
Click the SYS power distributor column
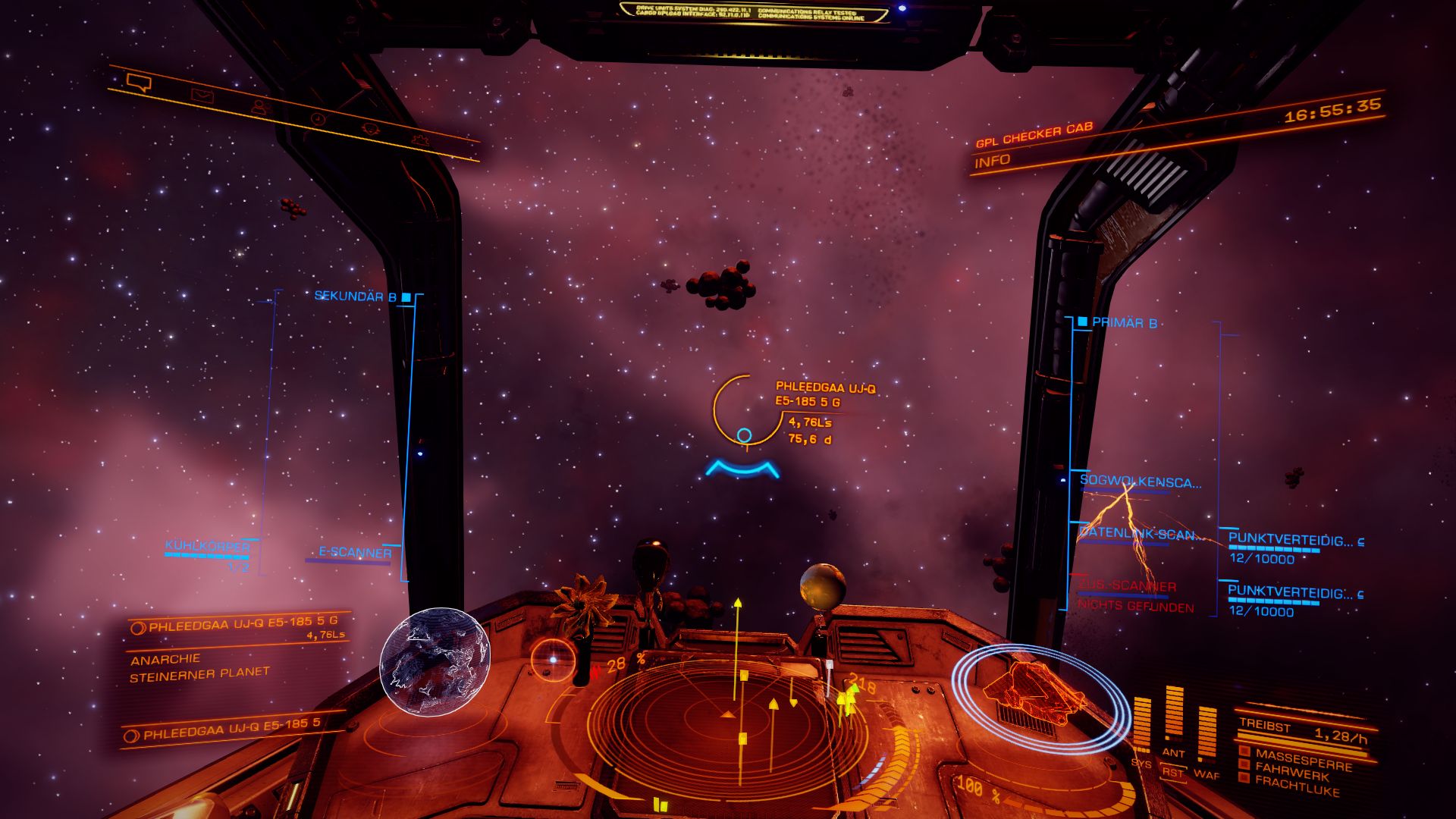[1141, 728]
